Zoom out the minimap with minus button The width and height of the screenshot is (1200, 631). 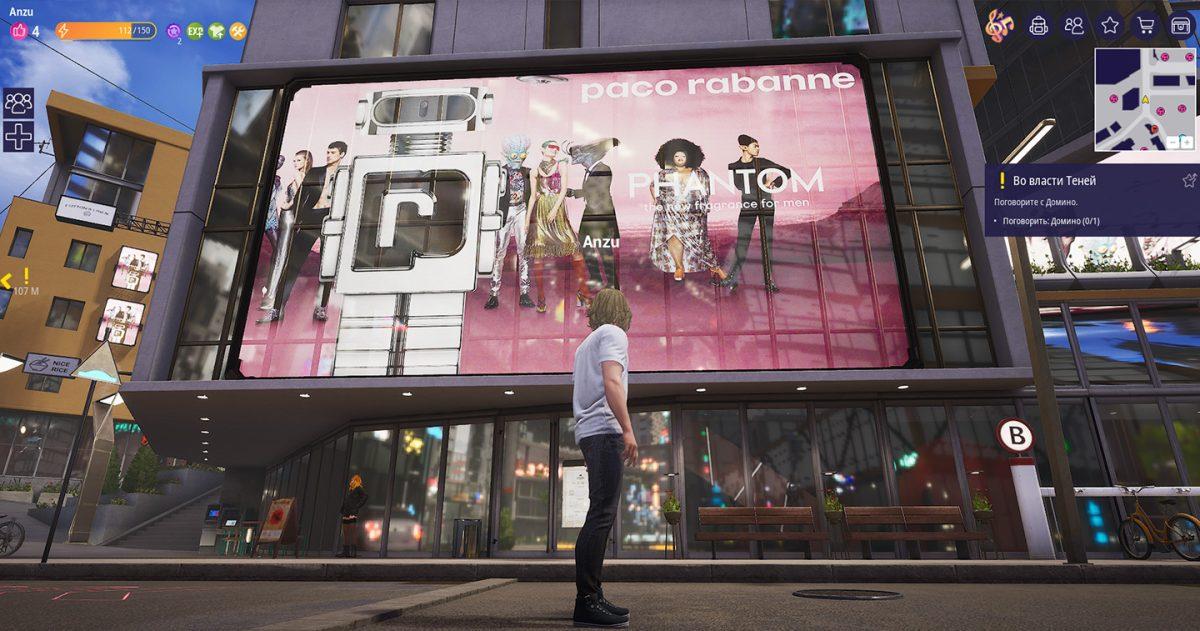click(1174, 143)
